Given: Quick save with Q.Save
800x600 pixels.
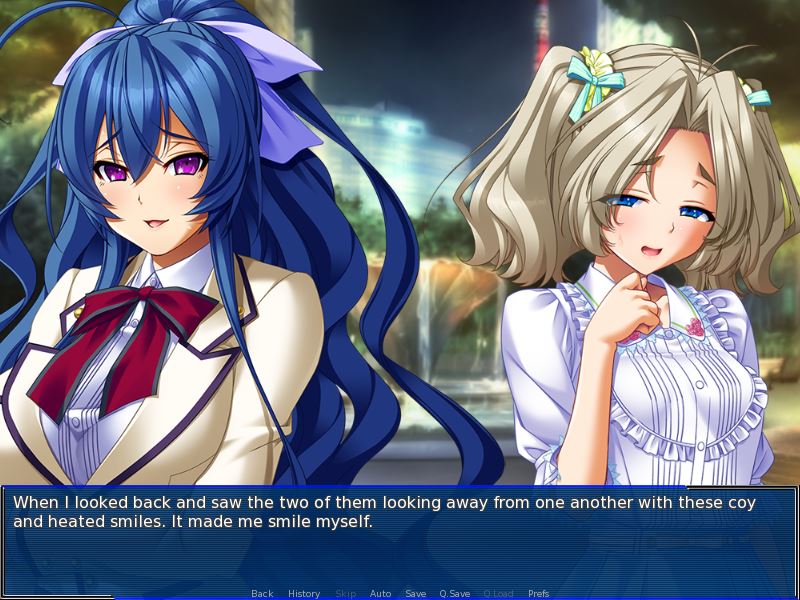Looking at the screenshot, I should 455,594.
